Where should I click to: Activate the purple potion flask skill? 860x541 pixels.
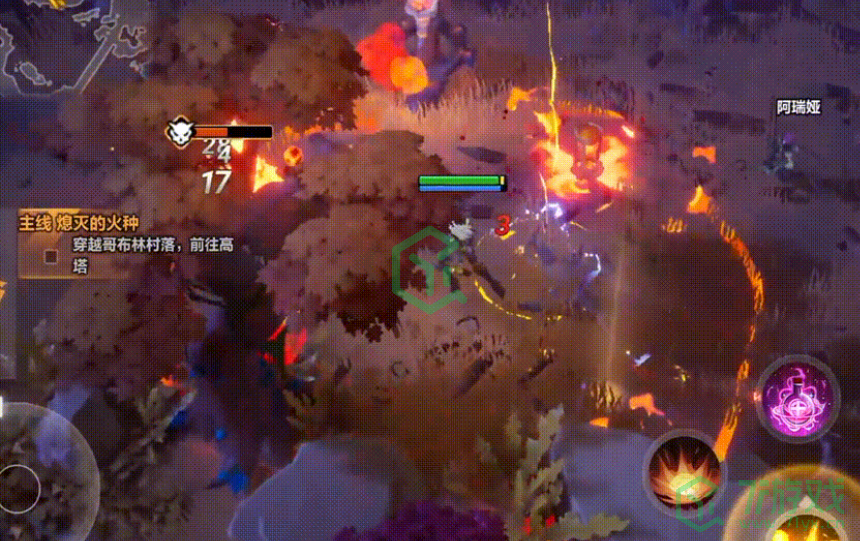coord(797,397)
